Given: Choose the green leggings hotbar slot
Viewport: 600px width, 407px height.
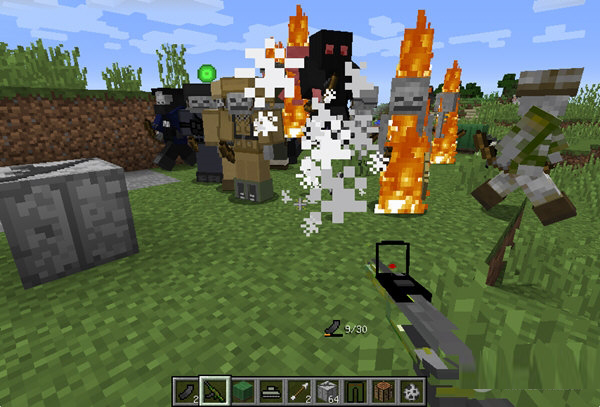Looking at the screenshot, I should pos(356,390).
